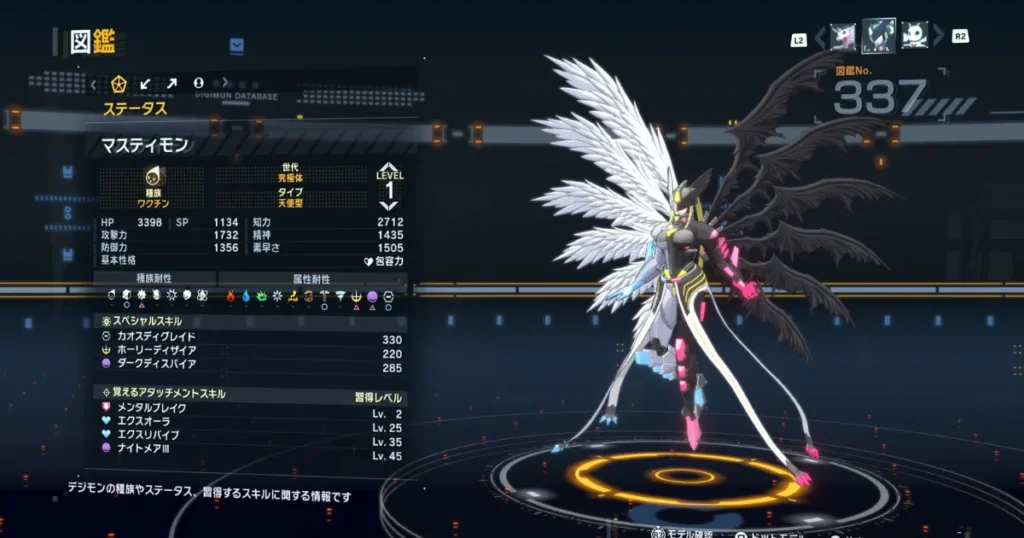Select the white dragon Digimon thumbnail
The height and width of the screenshot is (538, 1024).
(x=843, y=37)
